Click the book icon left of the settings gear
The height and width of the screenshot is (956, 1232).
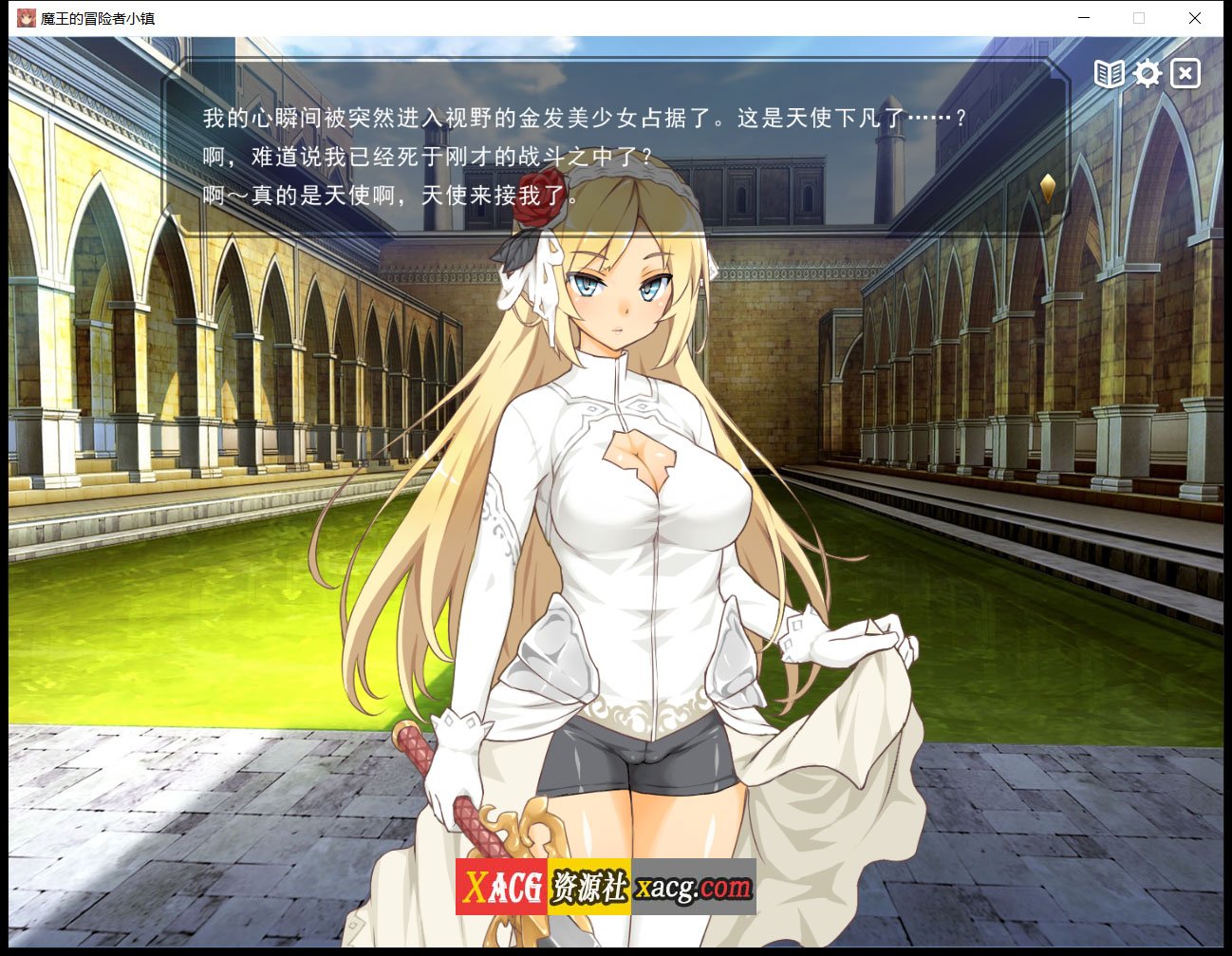pyautogui.click(x=1109, y=73)
